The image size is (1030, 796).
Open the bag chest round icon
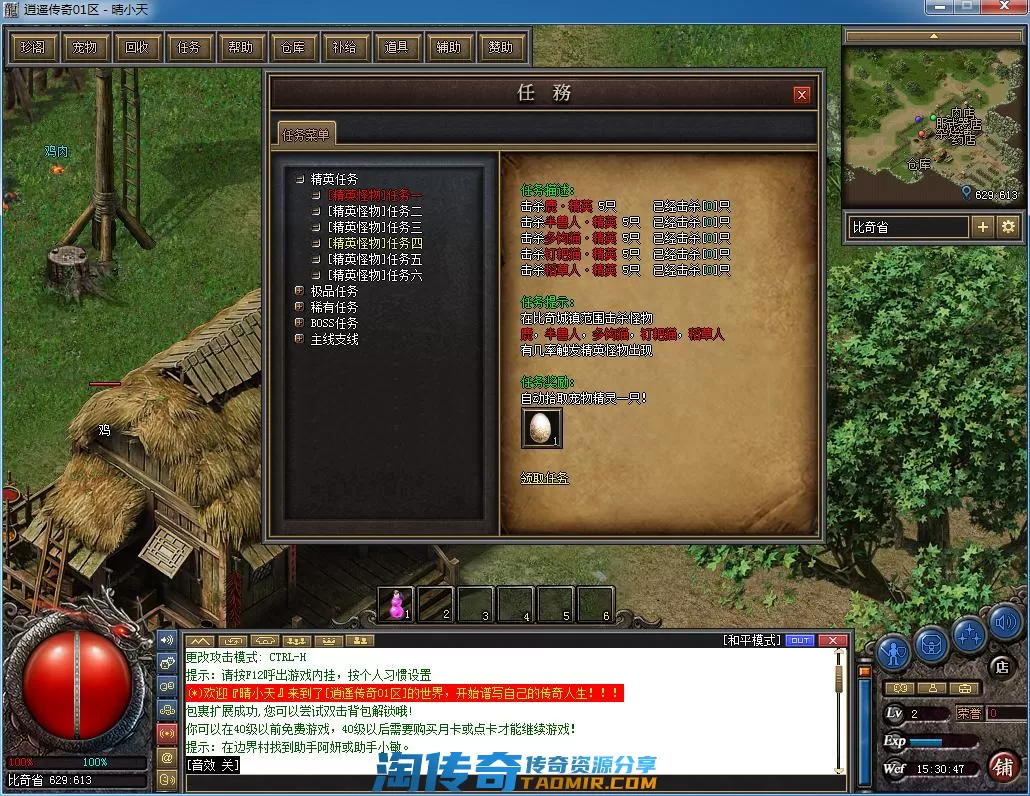point(932,645)
